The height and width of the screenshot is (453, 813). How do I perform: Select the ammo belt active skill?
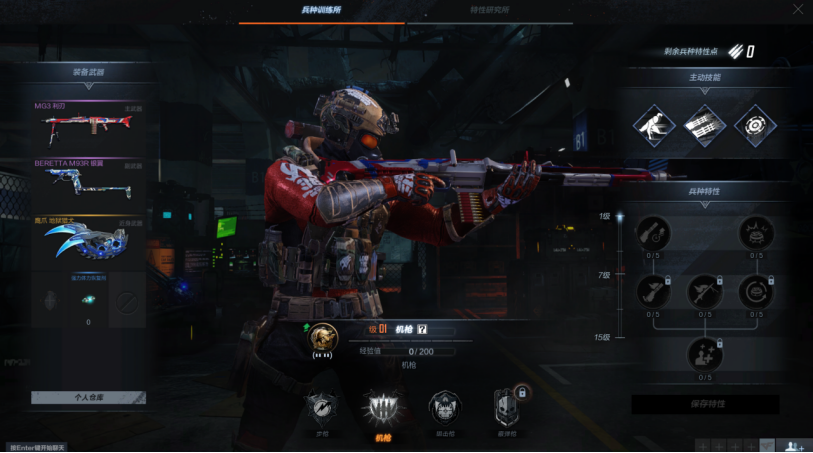click(x=704, y=125)
